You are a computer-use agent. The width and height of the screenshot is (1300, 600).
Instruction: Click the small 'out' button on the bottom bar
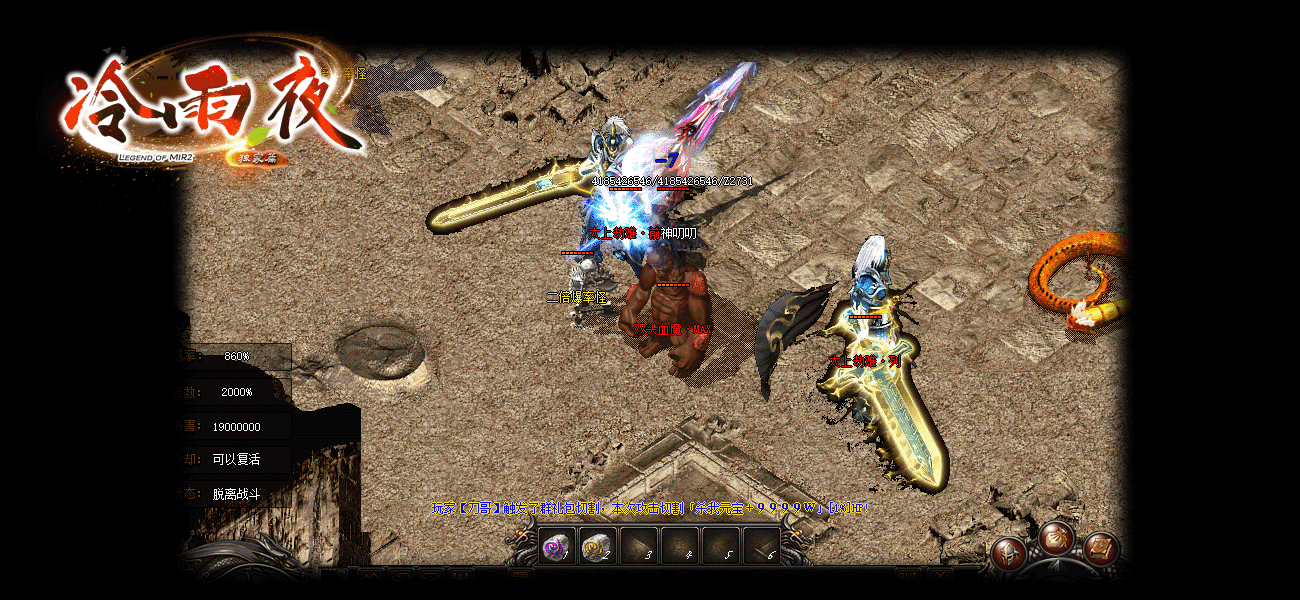908,575
